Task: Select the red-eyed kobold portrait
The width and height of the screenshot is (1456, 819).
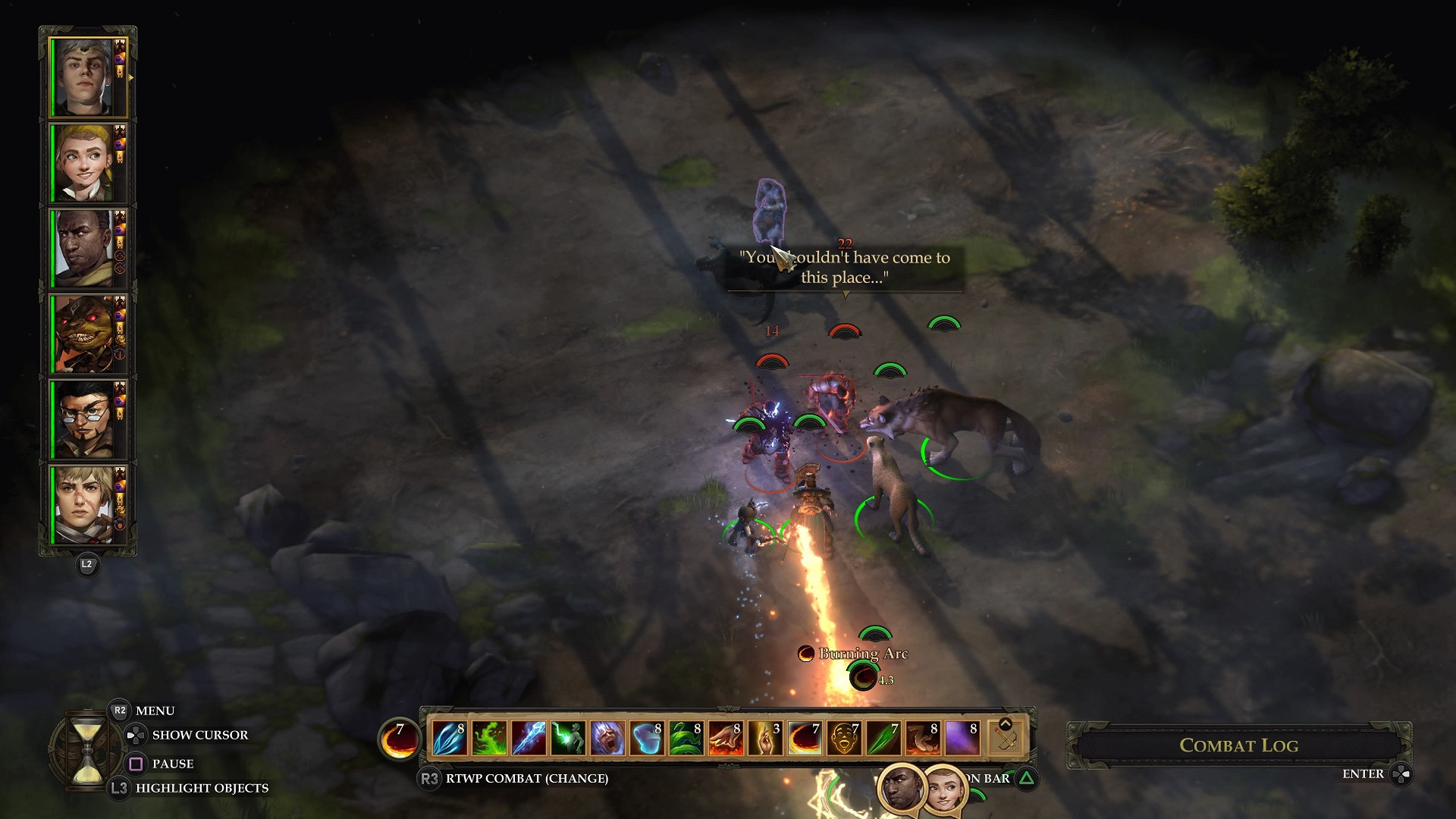Action: click(x=84, y=334)
